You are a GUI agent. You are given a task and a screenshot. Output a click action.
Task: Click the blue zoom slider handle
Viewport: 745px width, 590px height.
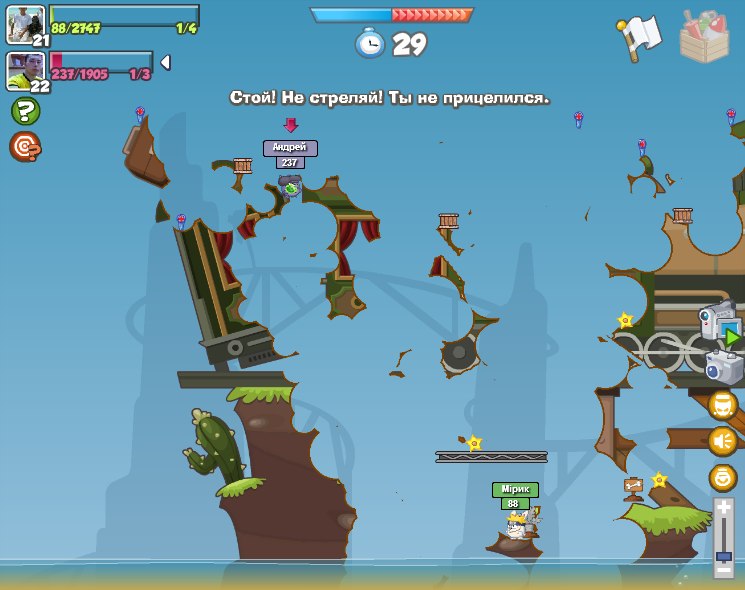[x=723, y=555]
